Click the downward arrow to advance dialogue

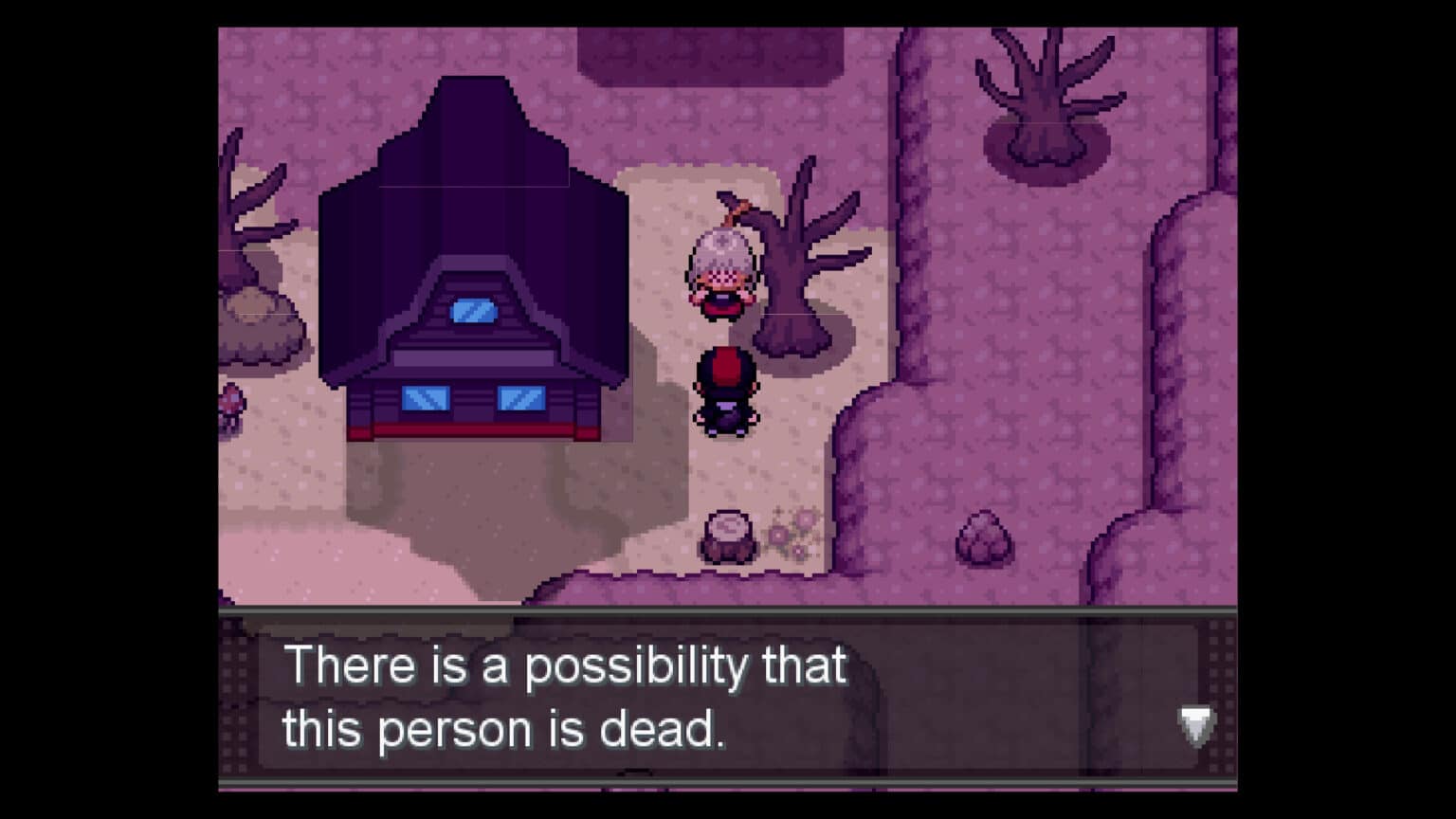(1196, 726)
